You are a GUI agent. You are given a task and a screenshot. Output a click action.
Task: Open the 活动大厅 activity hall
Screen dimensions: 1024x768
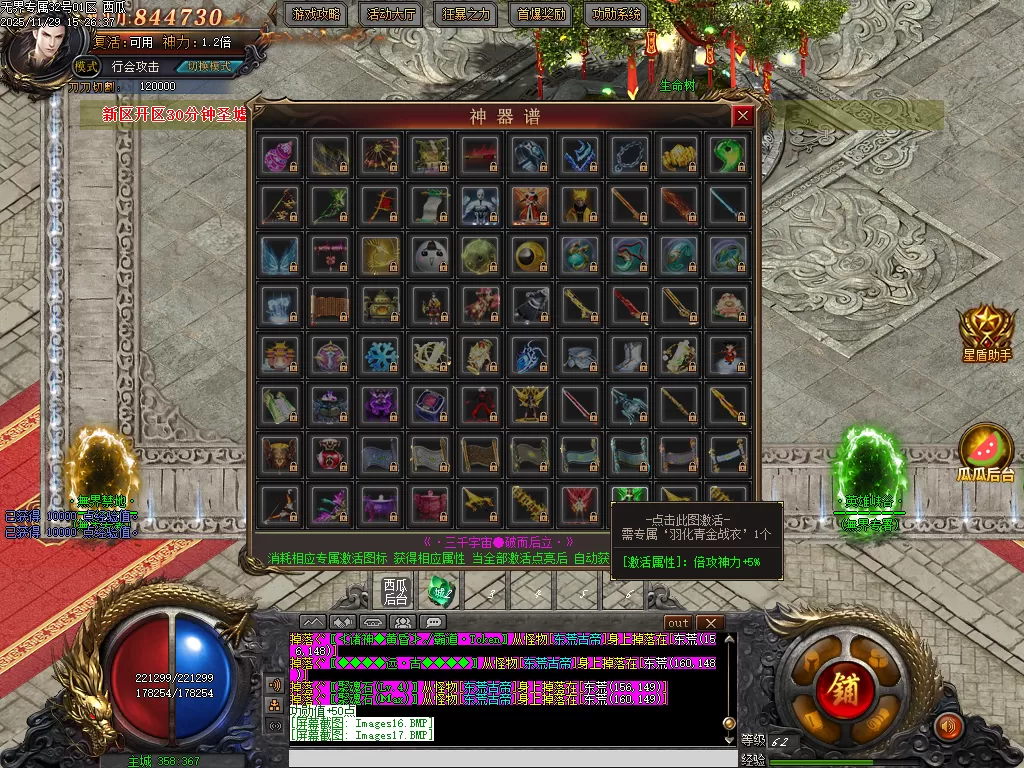point(392,15)
